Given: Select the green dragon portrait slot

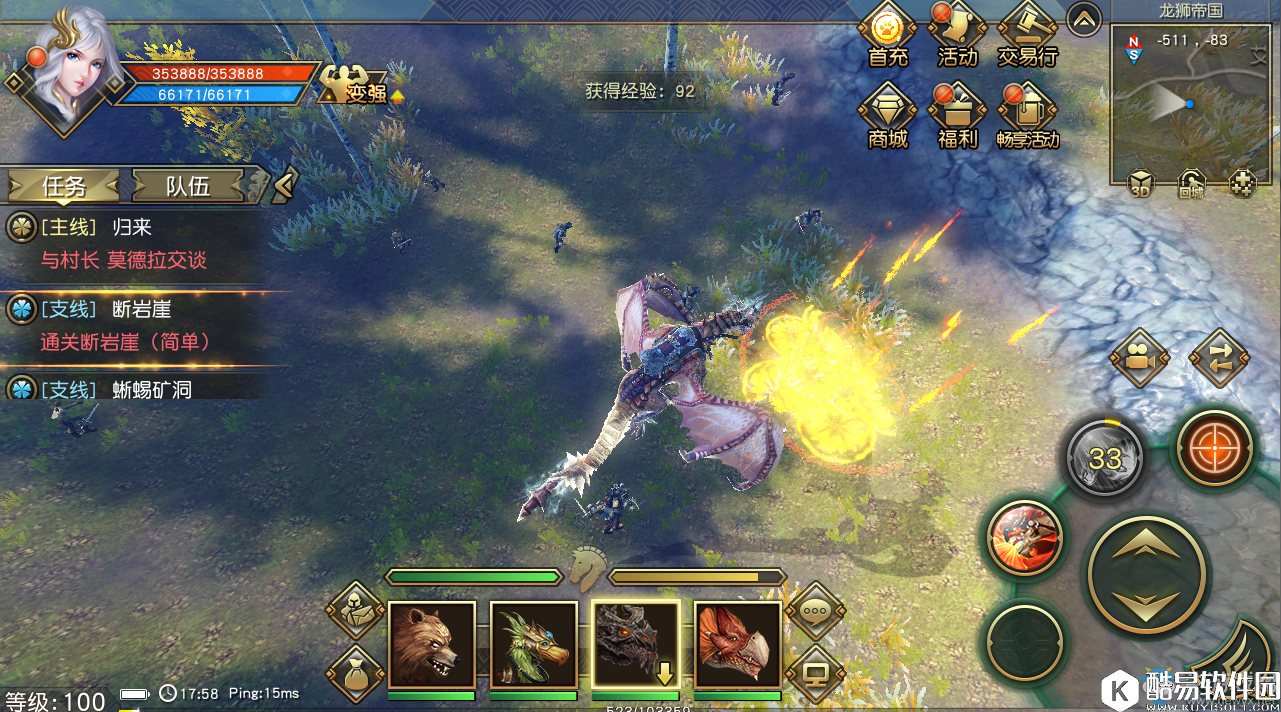Looking at the screenshot, I should [x=533, y=645].
